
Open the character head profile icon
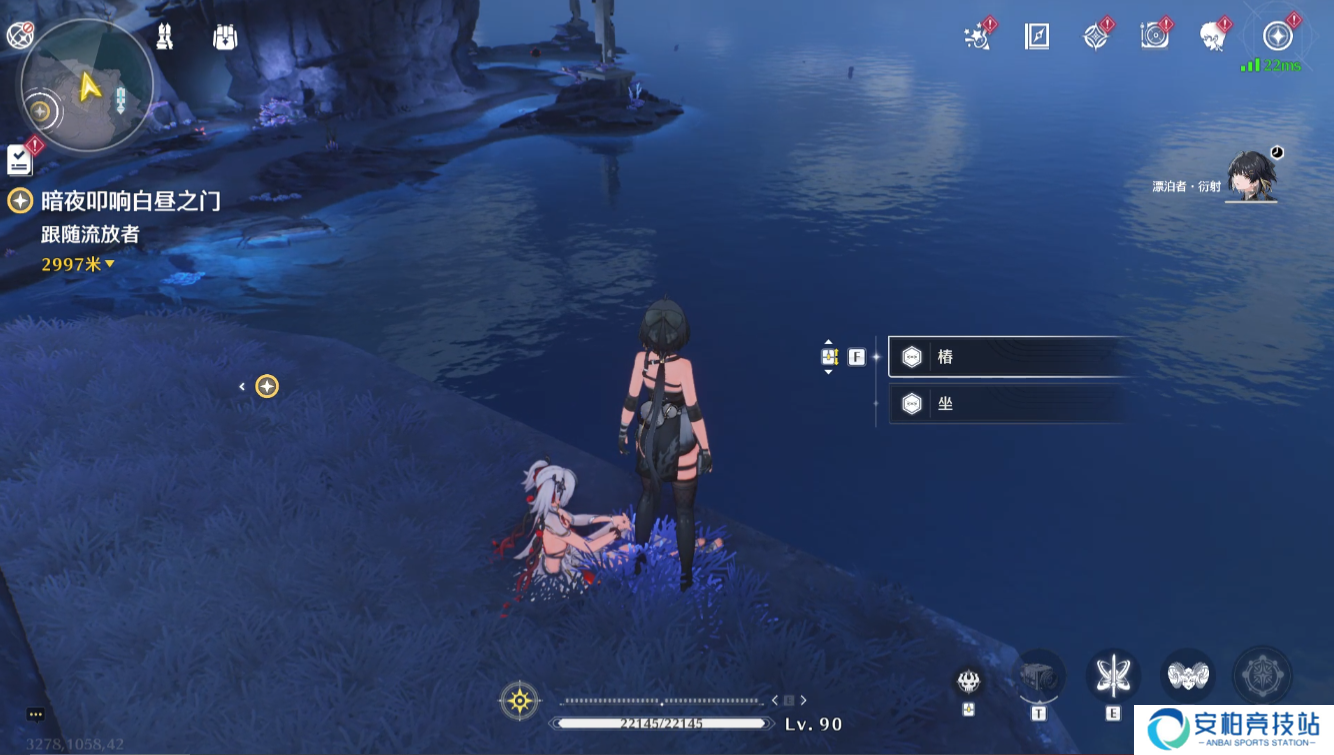pos(1214,37)
